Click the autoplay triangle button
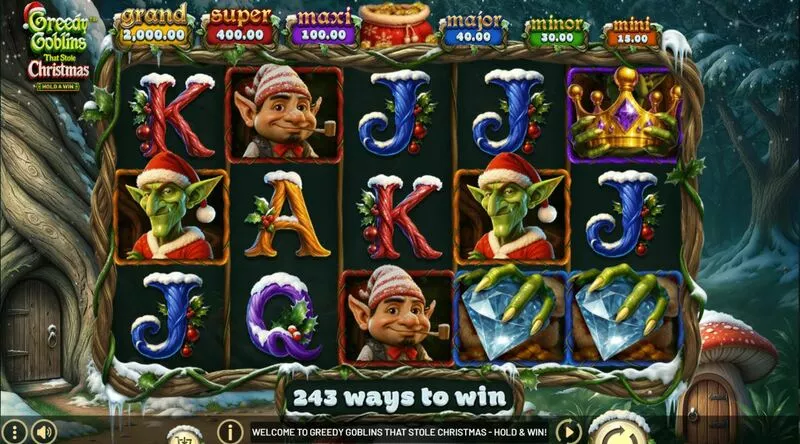Screen dimensions: 800x444 coord(567,432)
